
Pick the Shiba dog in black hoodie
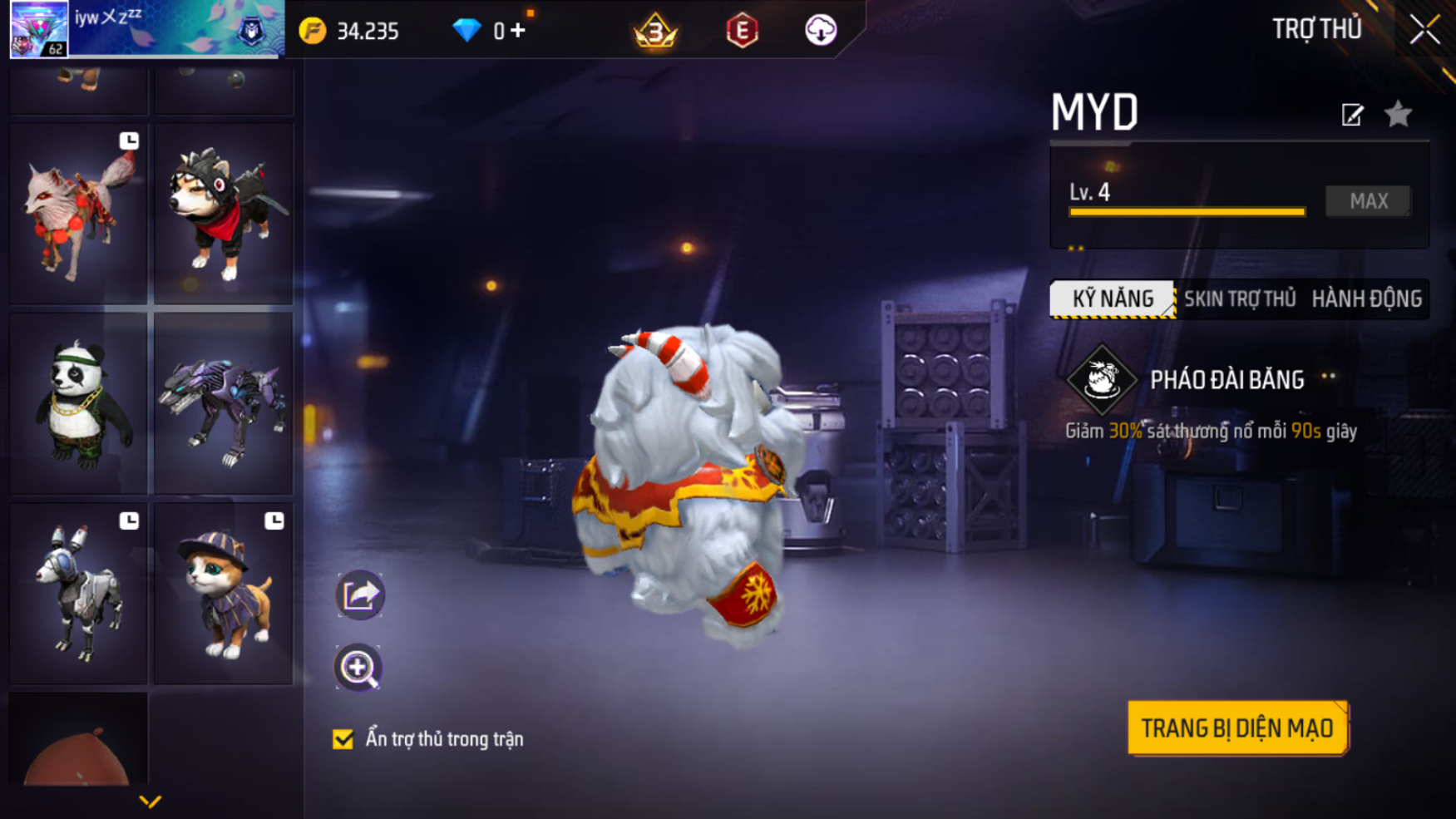[224, 214]
